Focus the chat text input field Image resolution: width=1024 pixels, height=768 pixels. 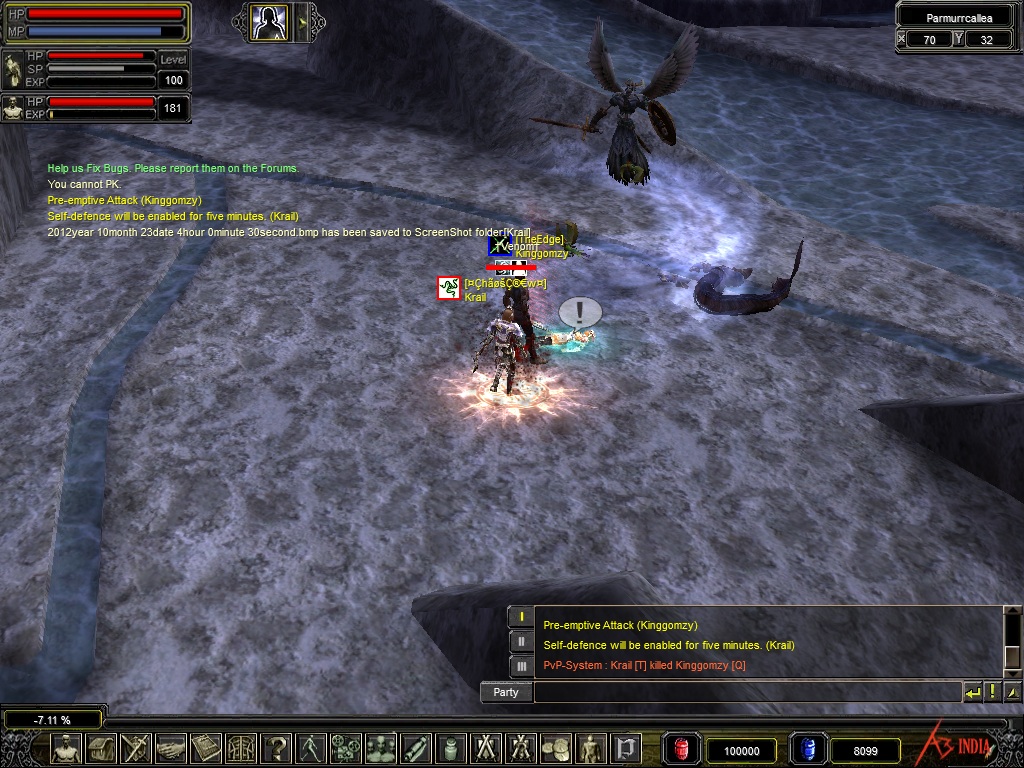[x=747, y=692]
